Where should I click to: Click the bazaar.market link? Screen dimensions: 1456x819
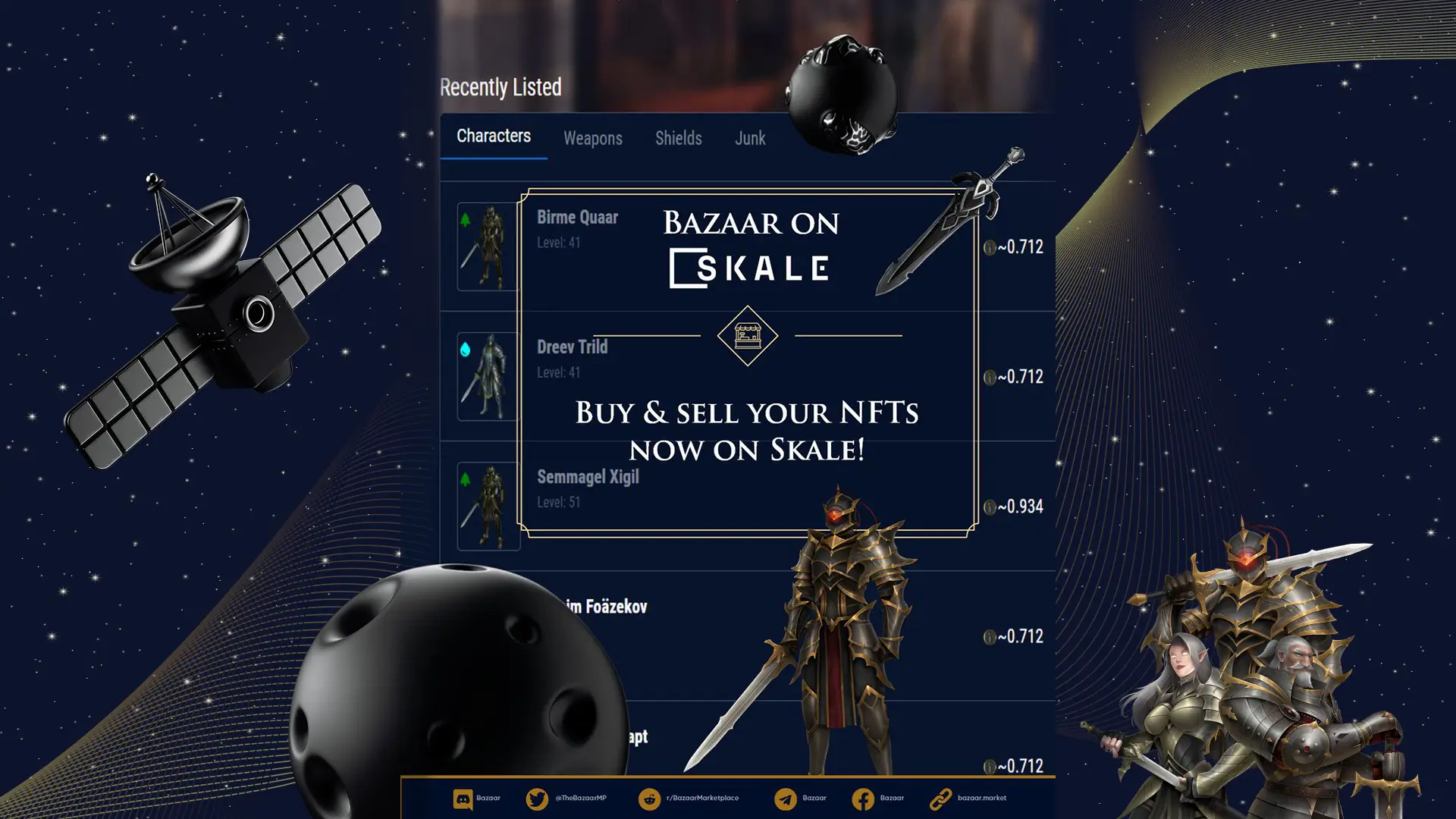click(982, 798)
